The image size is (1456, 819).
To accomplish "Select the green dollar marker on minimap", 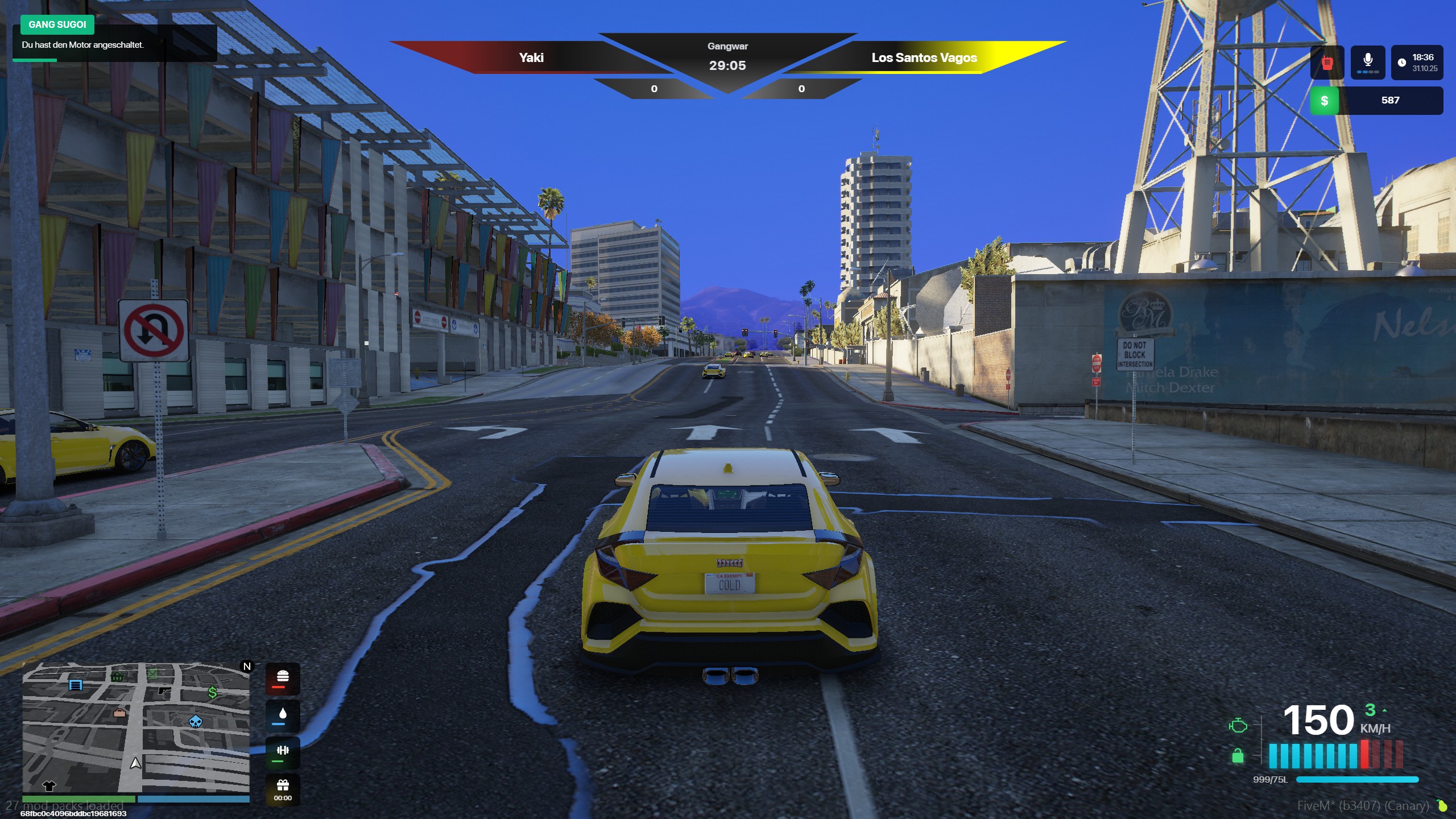I will pyautogui.click(x=212, y=692).
